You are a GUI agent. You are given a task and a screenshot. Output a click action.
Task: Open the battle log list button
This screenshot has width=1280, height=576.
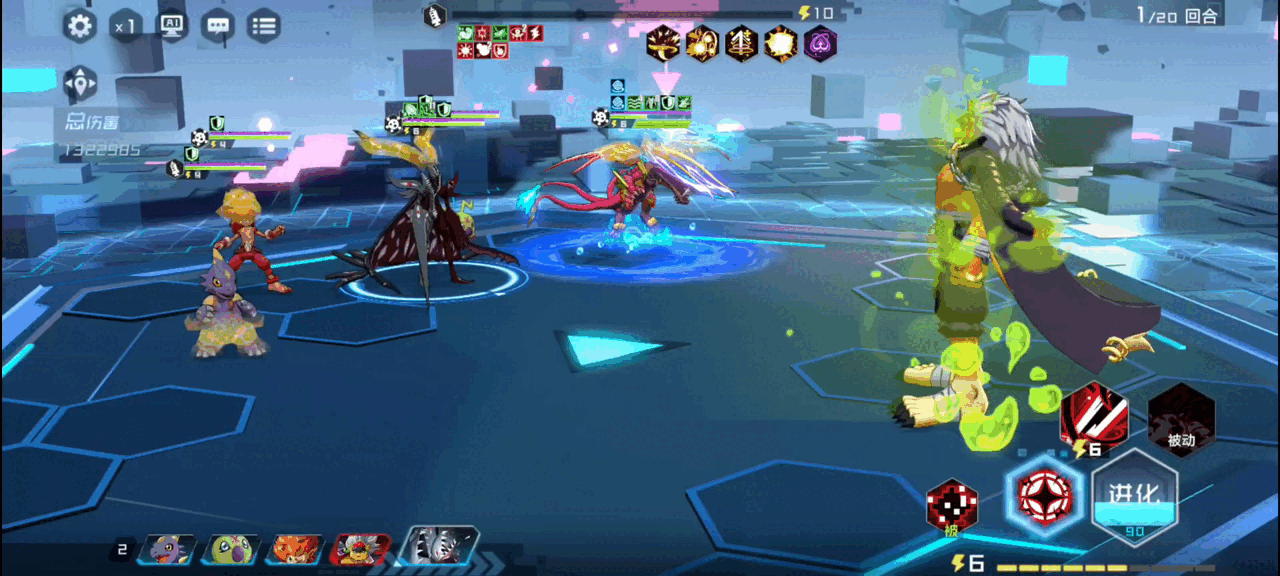(263, 26)
